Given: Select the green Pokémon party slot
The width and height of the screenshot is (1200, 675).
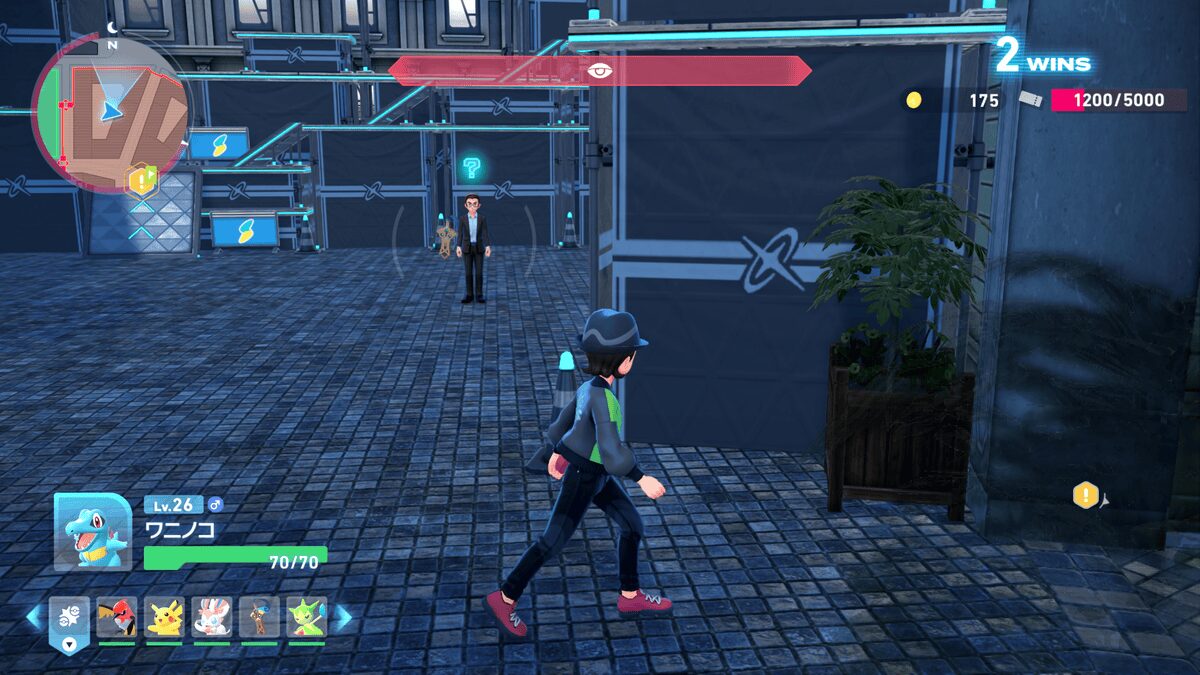Looking at the screenshot, I should click(x=306, y=617).
